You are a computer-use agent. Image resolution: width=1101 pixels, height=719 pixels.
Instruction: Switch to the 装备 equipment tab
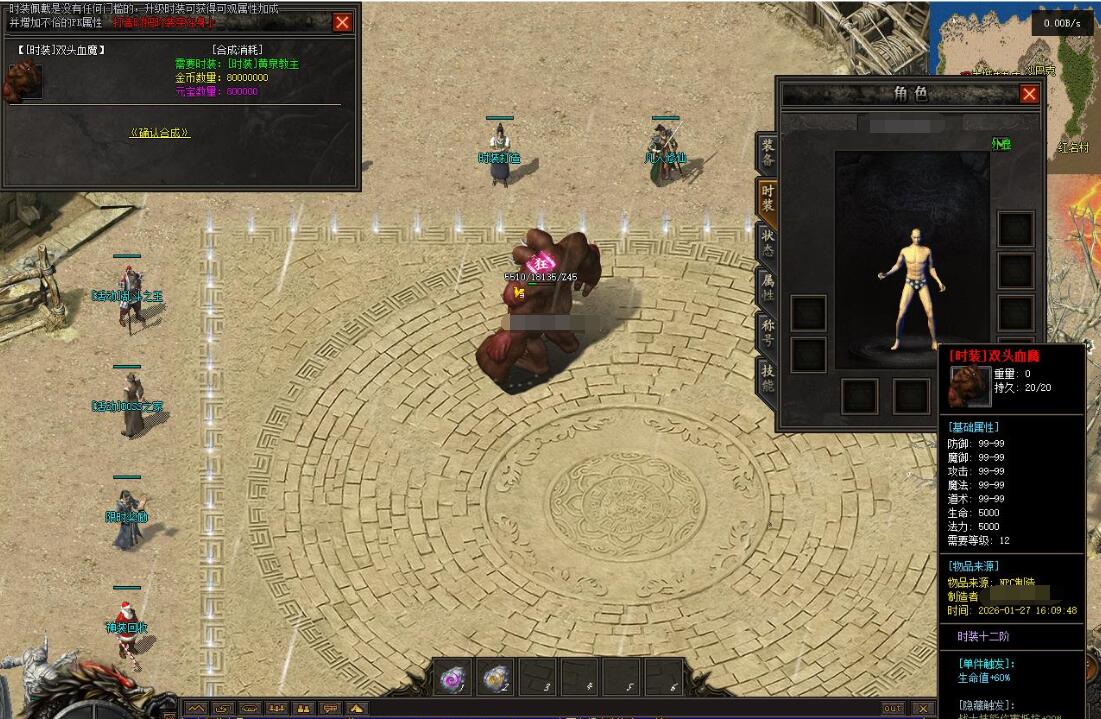coord(767,153)
